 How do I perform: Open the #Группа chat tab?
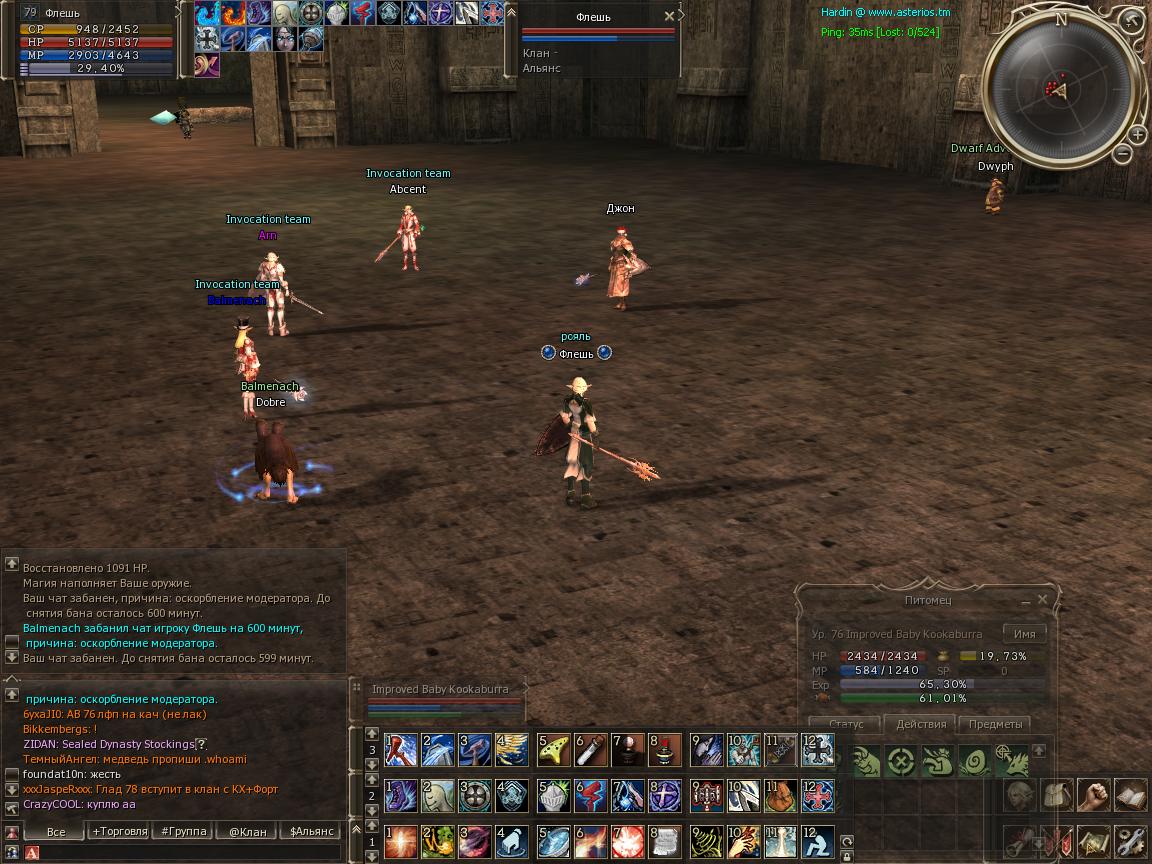(x=183, y=831)
